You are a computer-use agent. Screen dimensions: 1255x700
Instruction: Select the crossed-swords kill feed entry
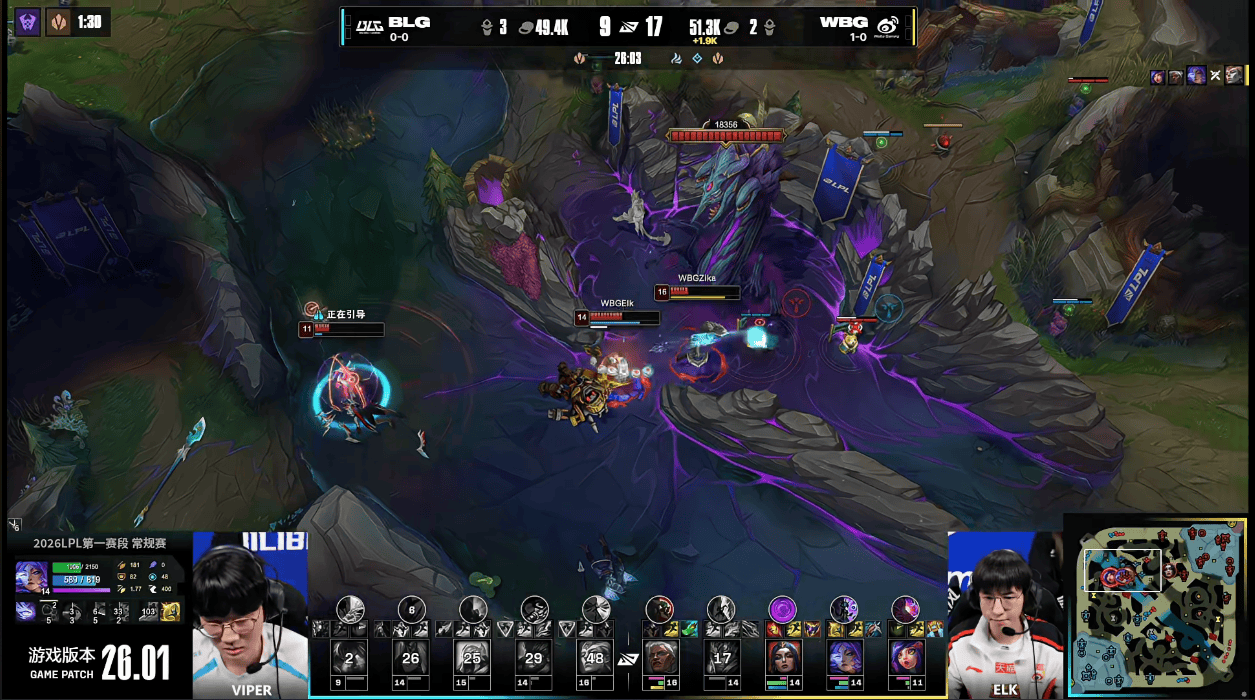pyautogui.click(x=1215, y=76)
